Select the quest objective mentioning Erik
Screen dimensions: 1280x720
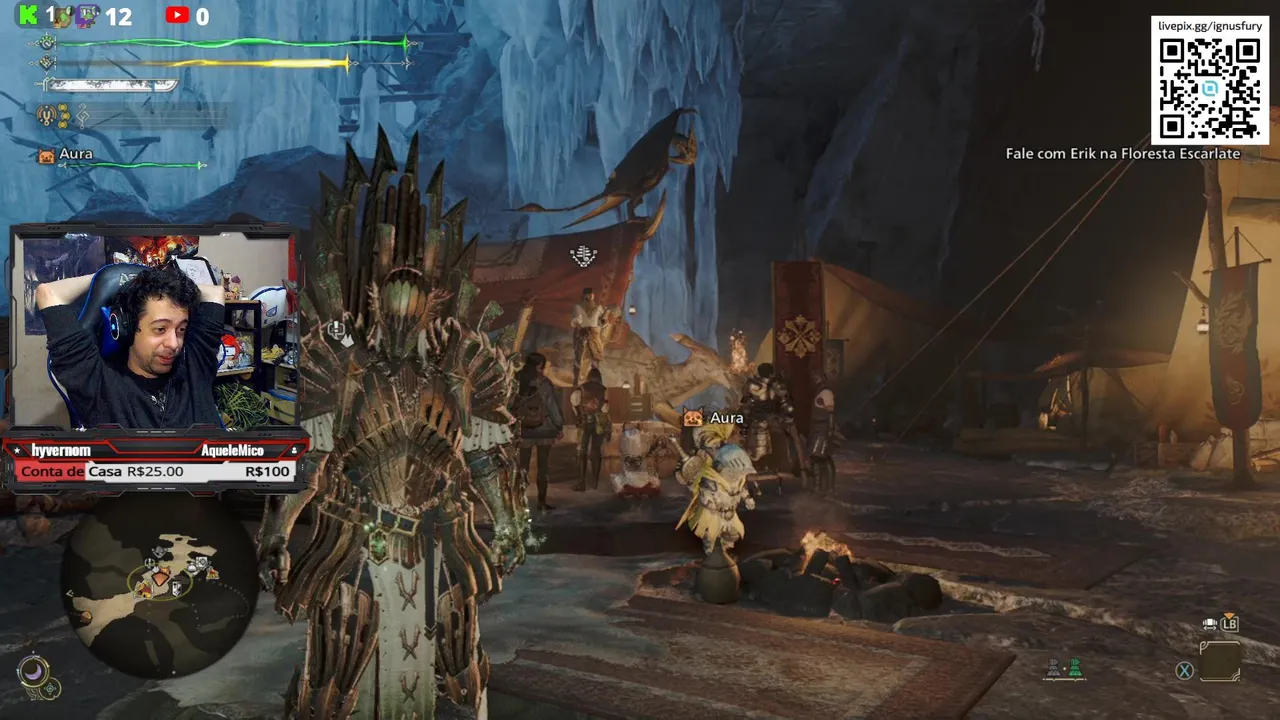coord(1122,154)
